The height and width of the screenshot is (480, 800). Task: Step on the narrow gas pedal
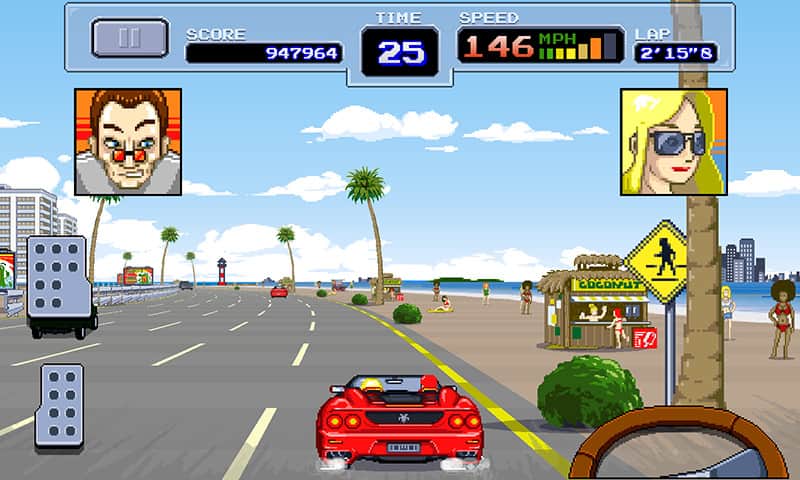[59, 404]
